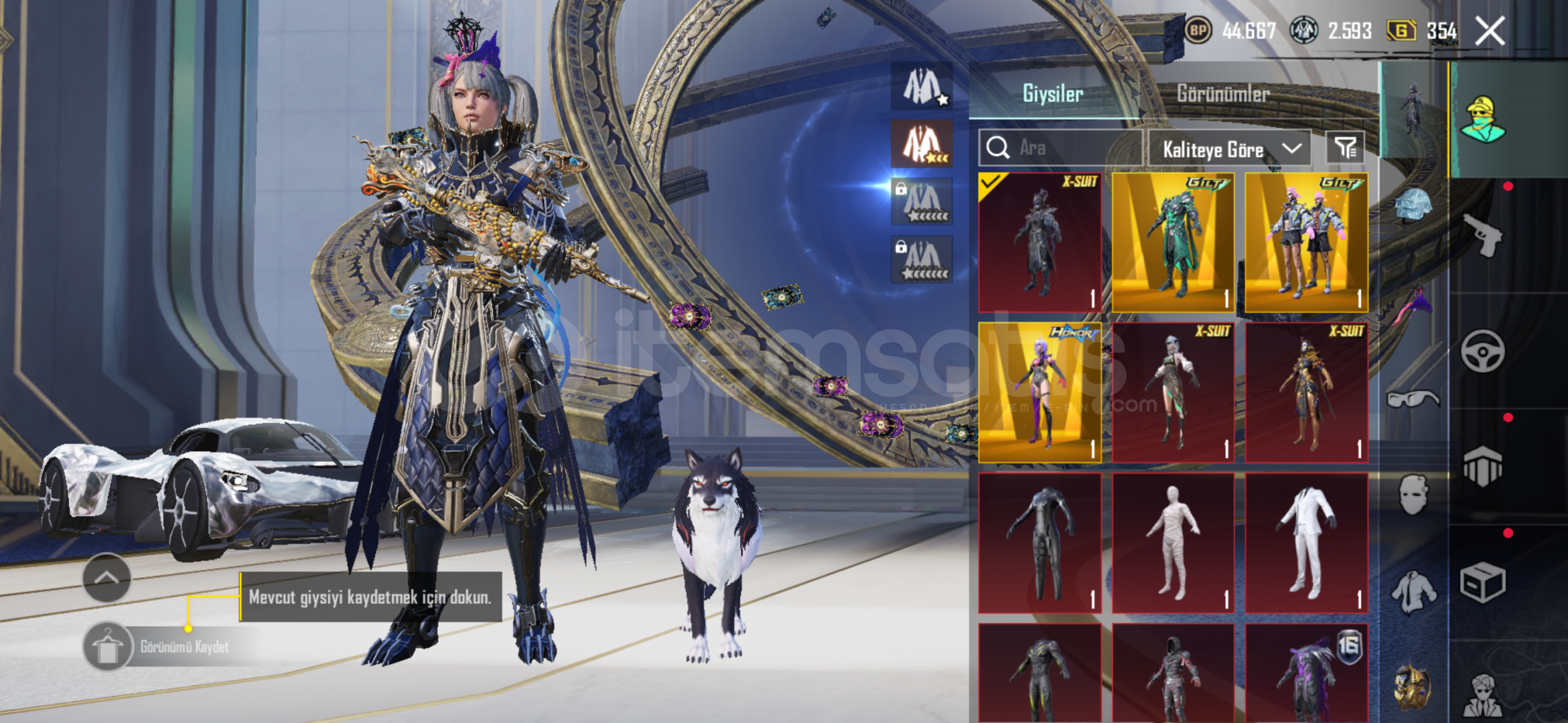
Task: Select the Honor tier outfit tile
Action: click(x=1040, y=392)
